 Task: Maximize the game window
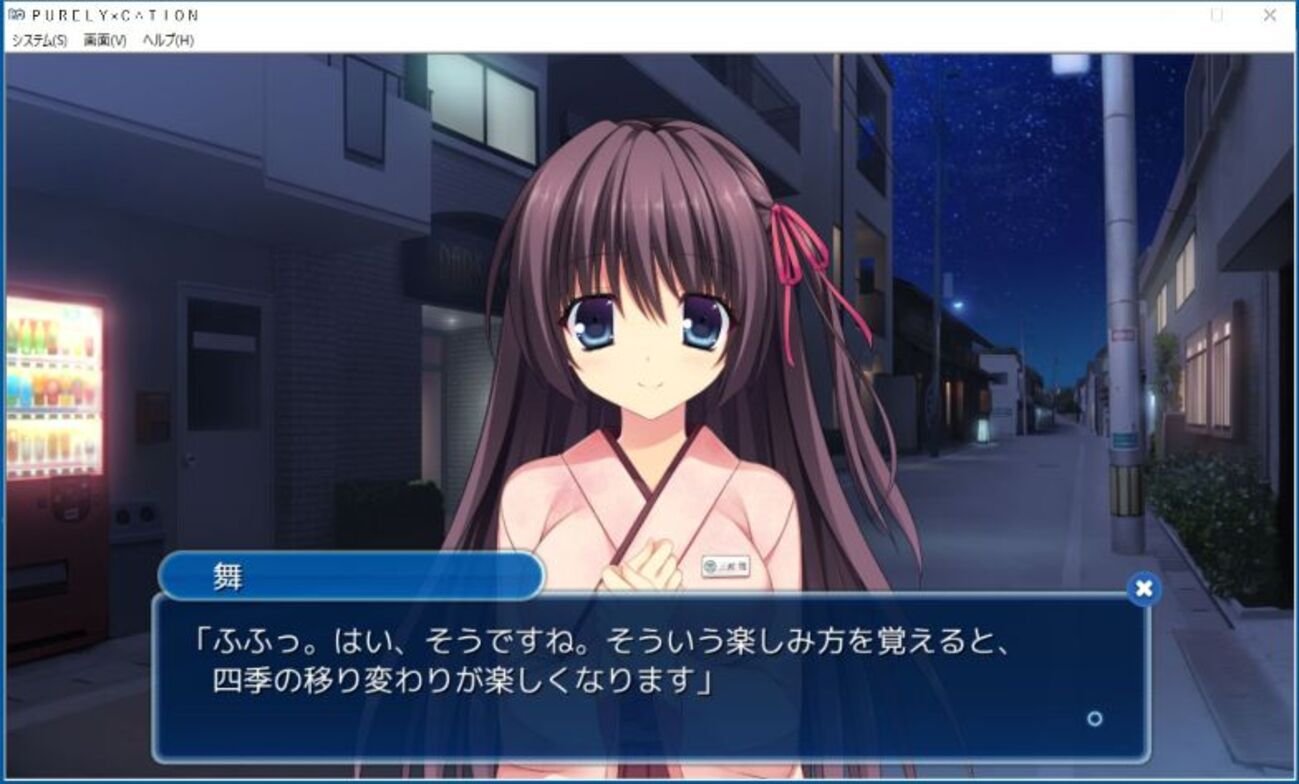(x=1217, y=15)
